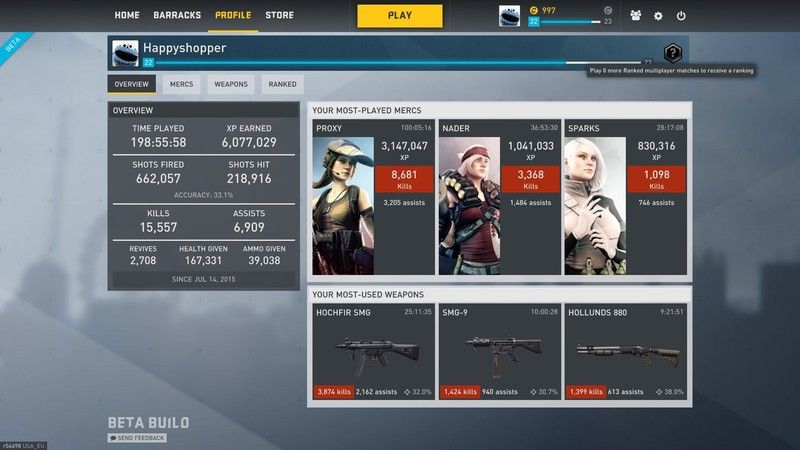
Task: Select the Sparks merc card
Action: click(625, 198)
